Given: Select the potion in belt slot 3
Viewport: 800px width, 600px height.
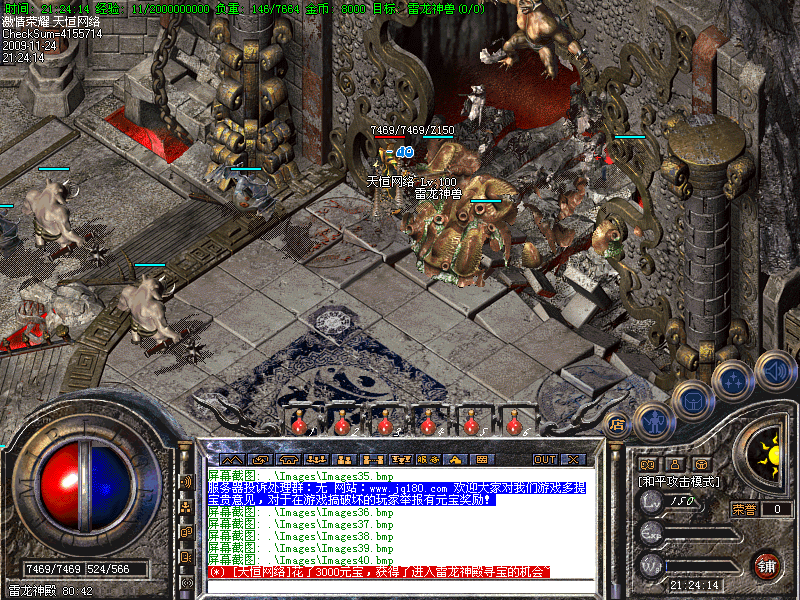Looking at the screenshot, I should pos(384,424).
